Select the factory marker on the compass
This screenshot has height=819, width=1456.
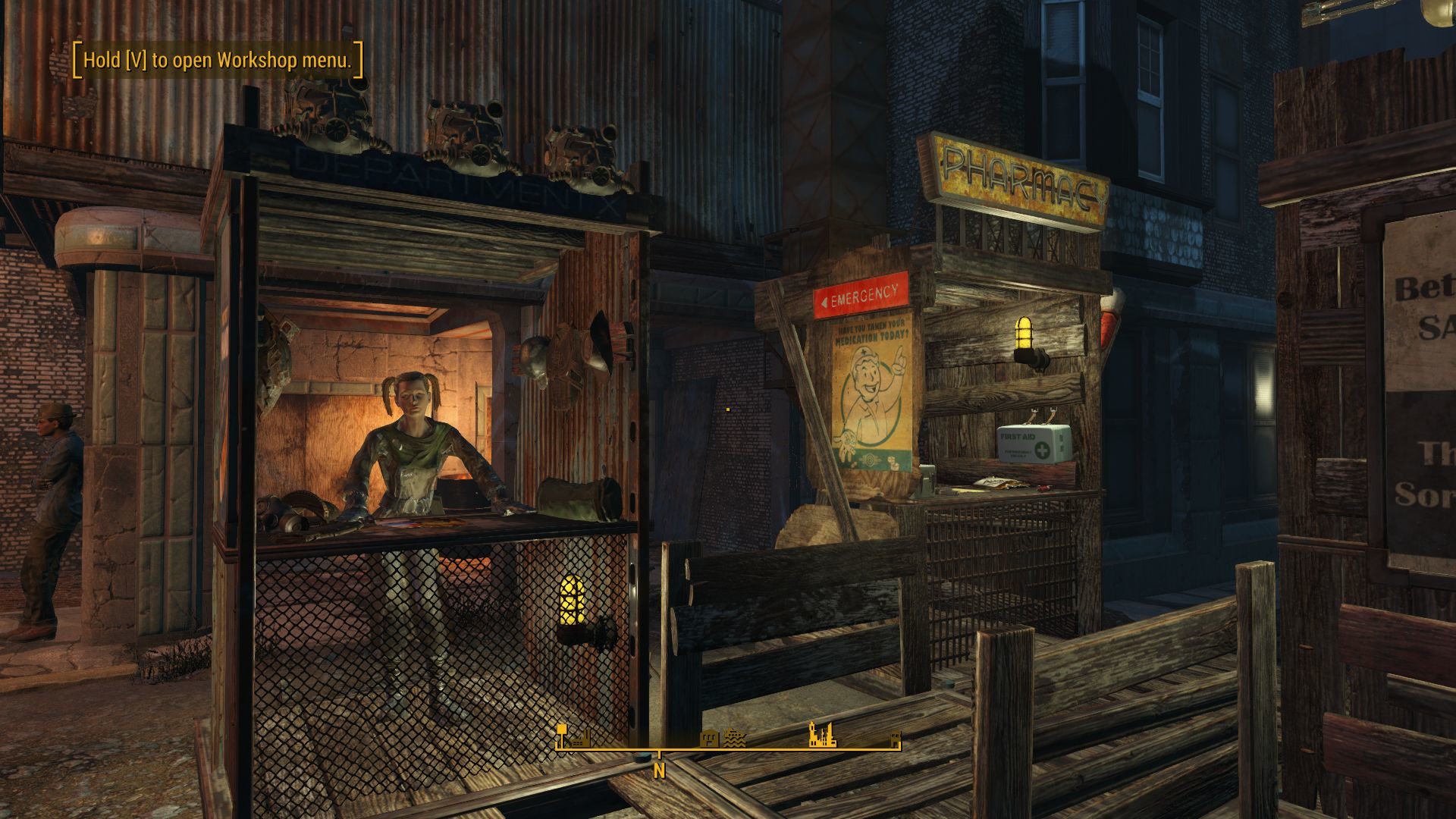[579, 741]
